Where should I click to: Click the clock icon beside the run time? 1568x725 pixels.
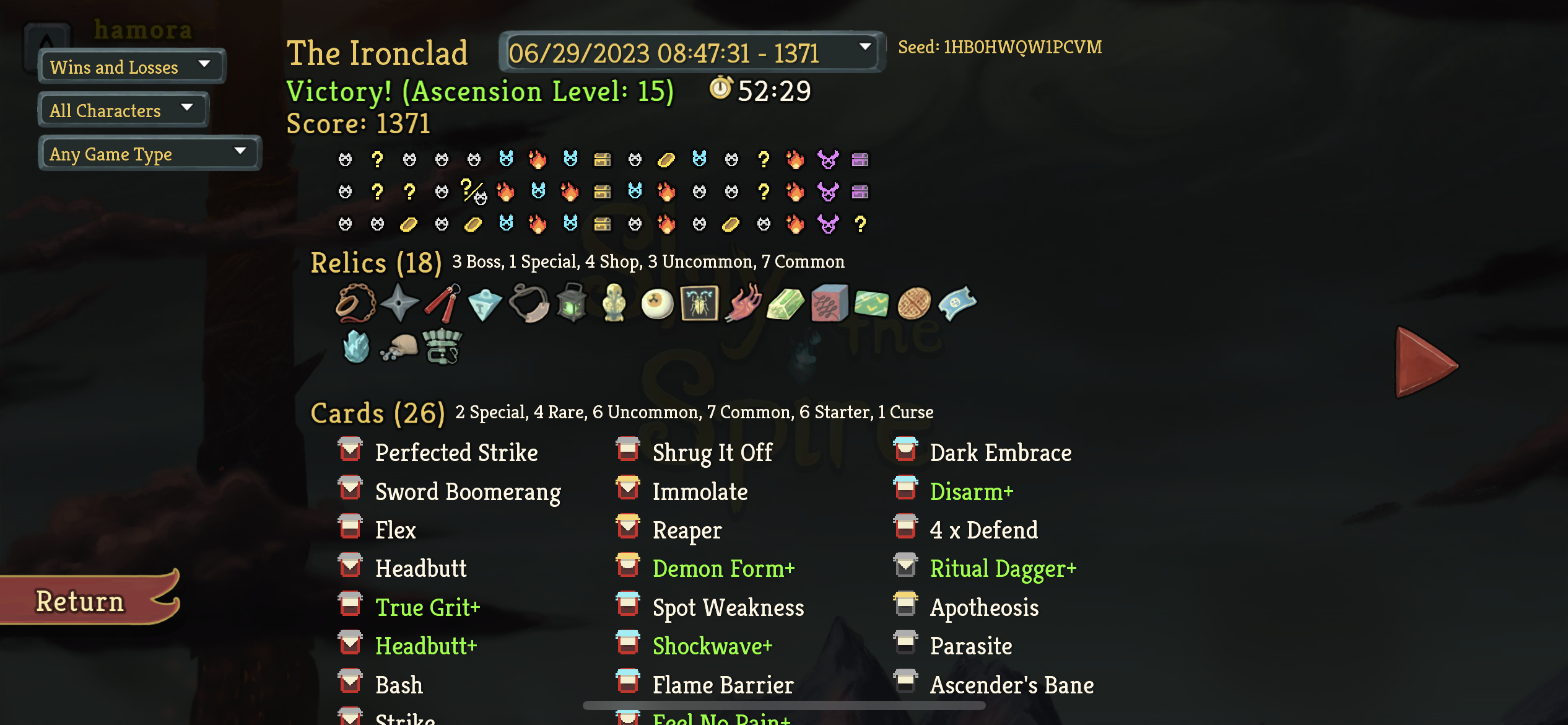[x=720, y=90]
